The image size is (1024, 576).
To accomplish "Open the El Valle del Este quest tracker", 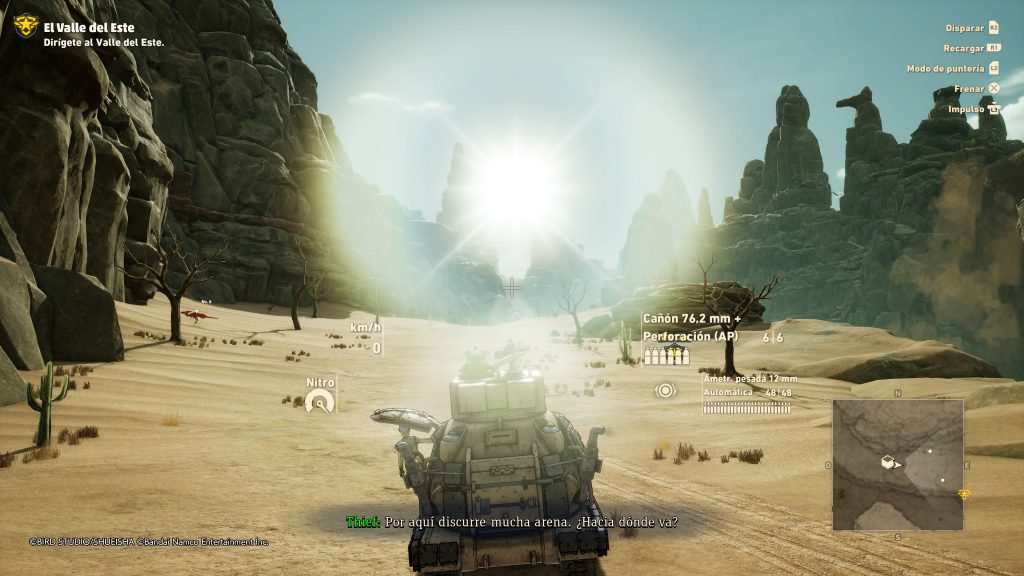I will click(x=88, y=28).
